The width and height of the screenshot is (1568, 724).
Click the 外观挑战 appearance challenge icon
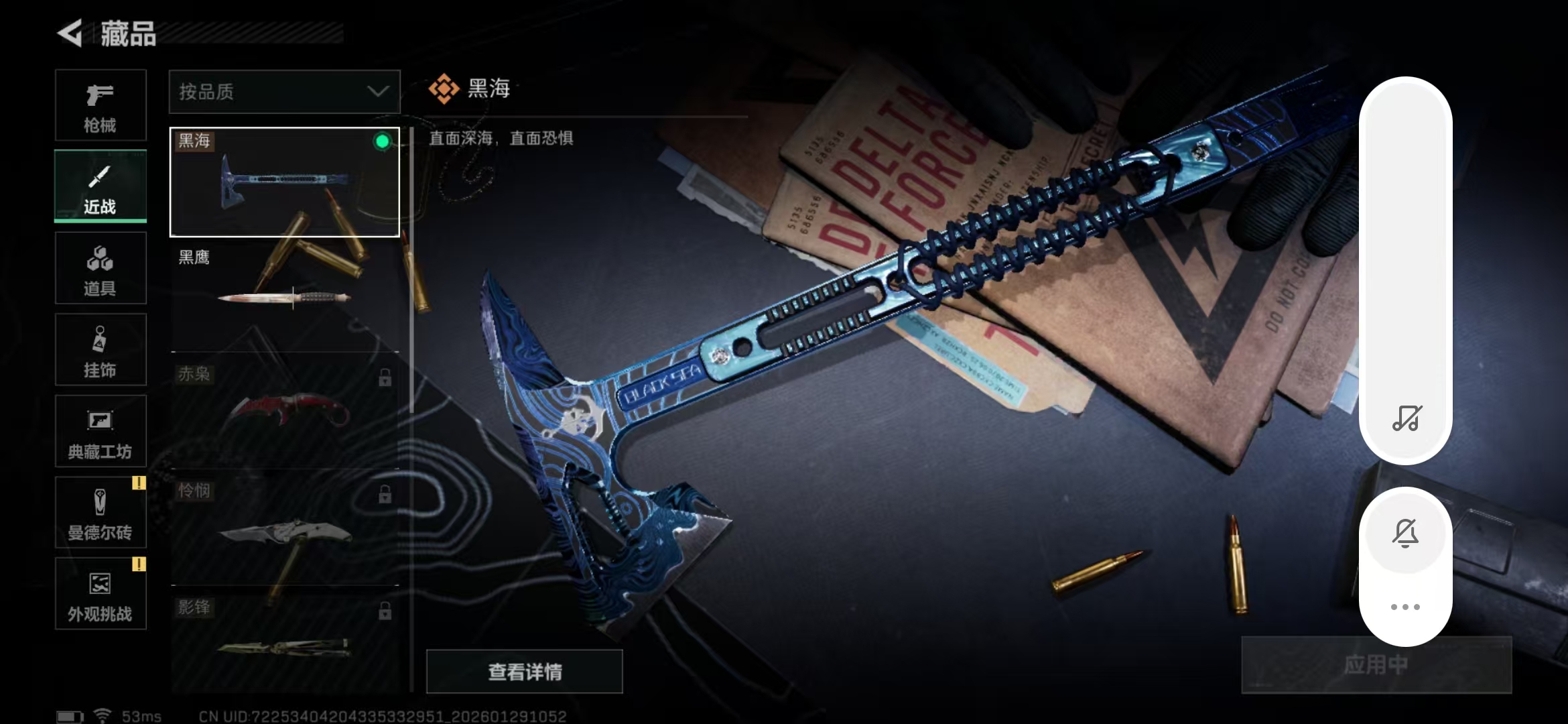click(x=100, y=593)
